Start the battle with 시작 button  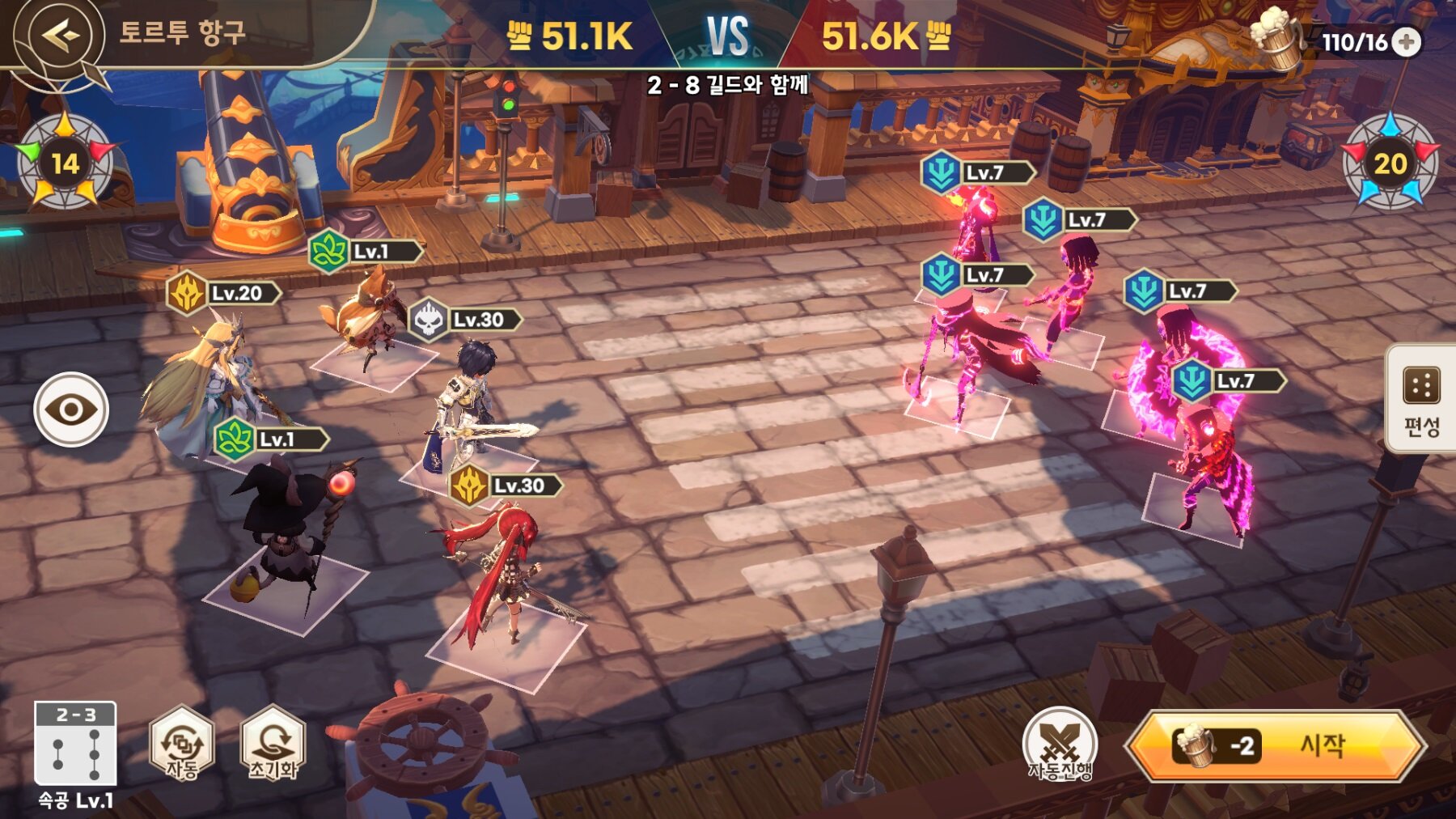1276,746
